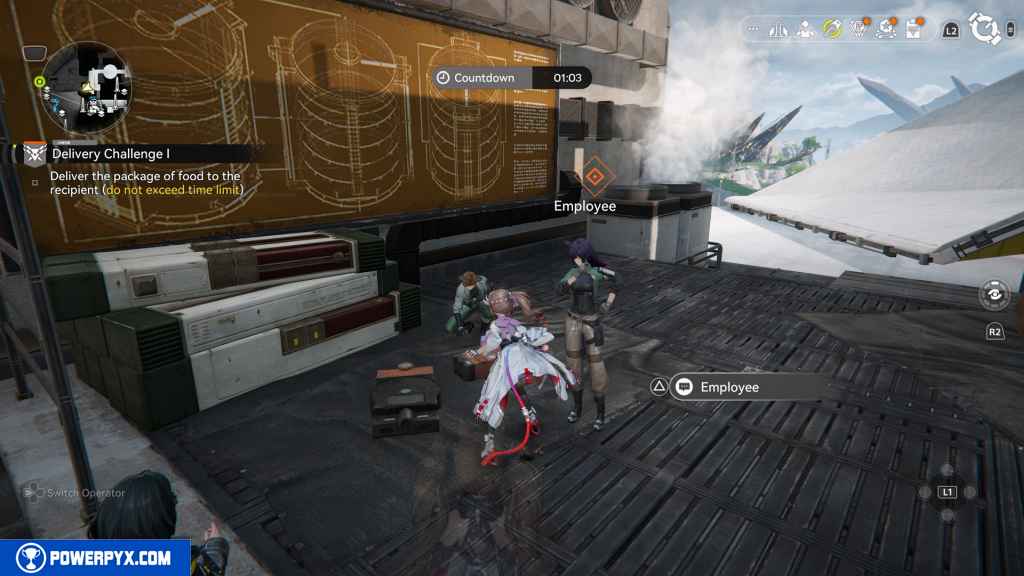This screenshot has height=576, width=1024.
Task: Open the operator figure icon in top bar
Action: pyautogui.click(x=804, y=30)
